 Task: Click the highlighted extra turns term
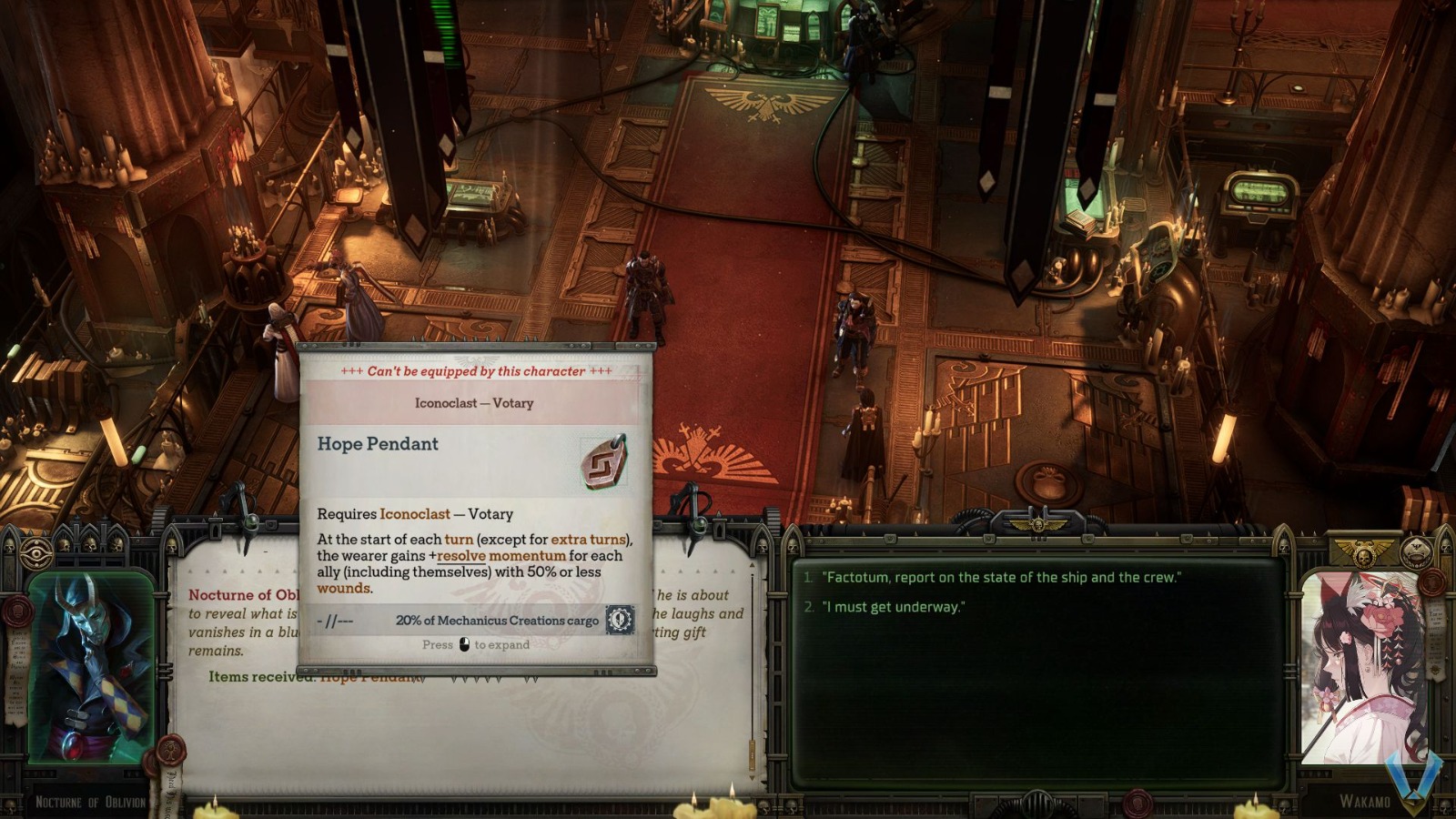pos(587,539)
